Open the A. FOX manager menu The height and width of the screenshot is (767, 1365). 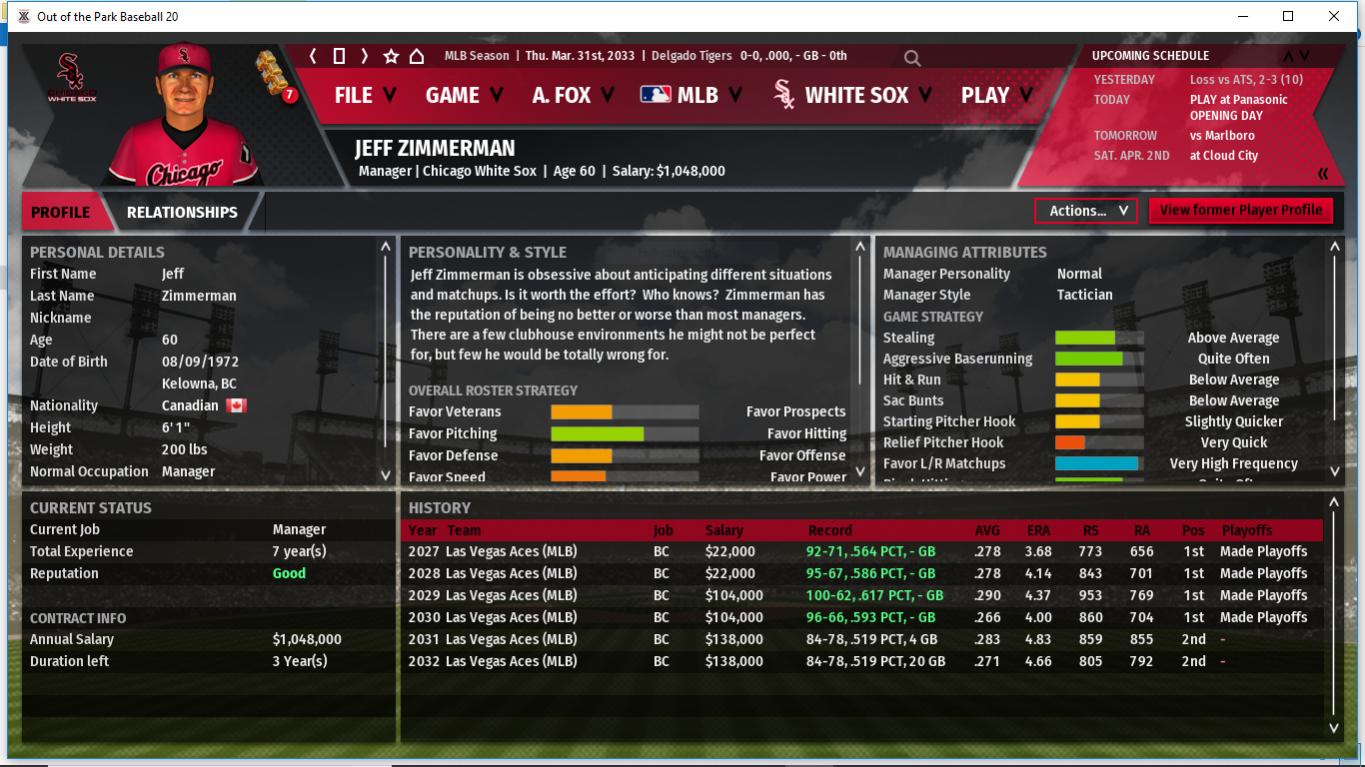point(573,95)
